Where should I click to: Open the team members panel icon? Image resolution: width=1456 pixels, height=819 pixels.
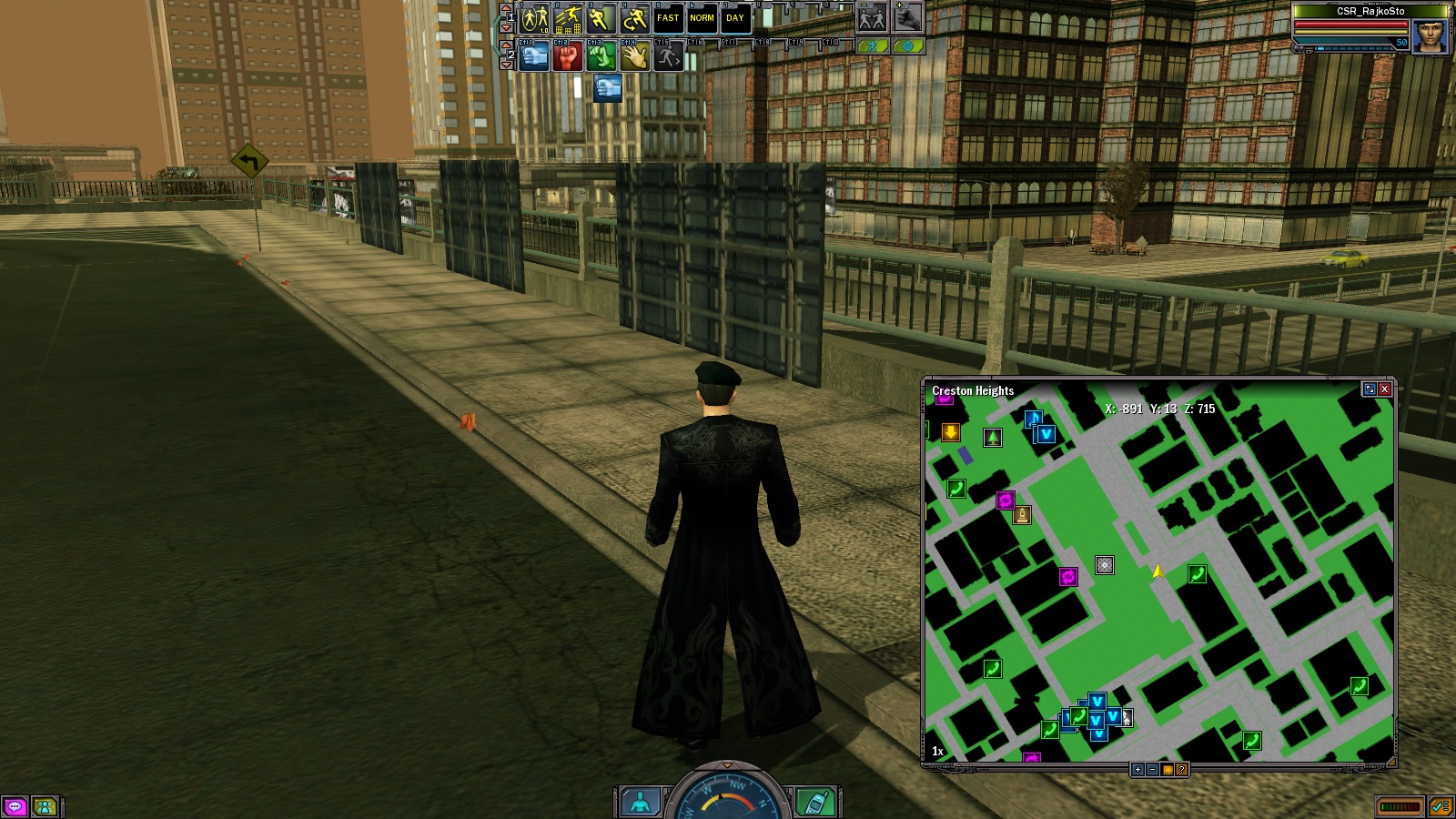pos(44,806)
